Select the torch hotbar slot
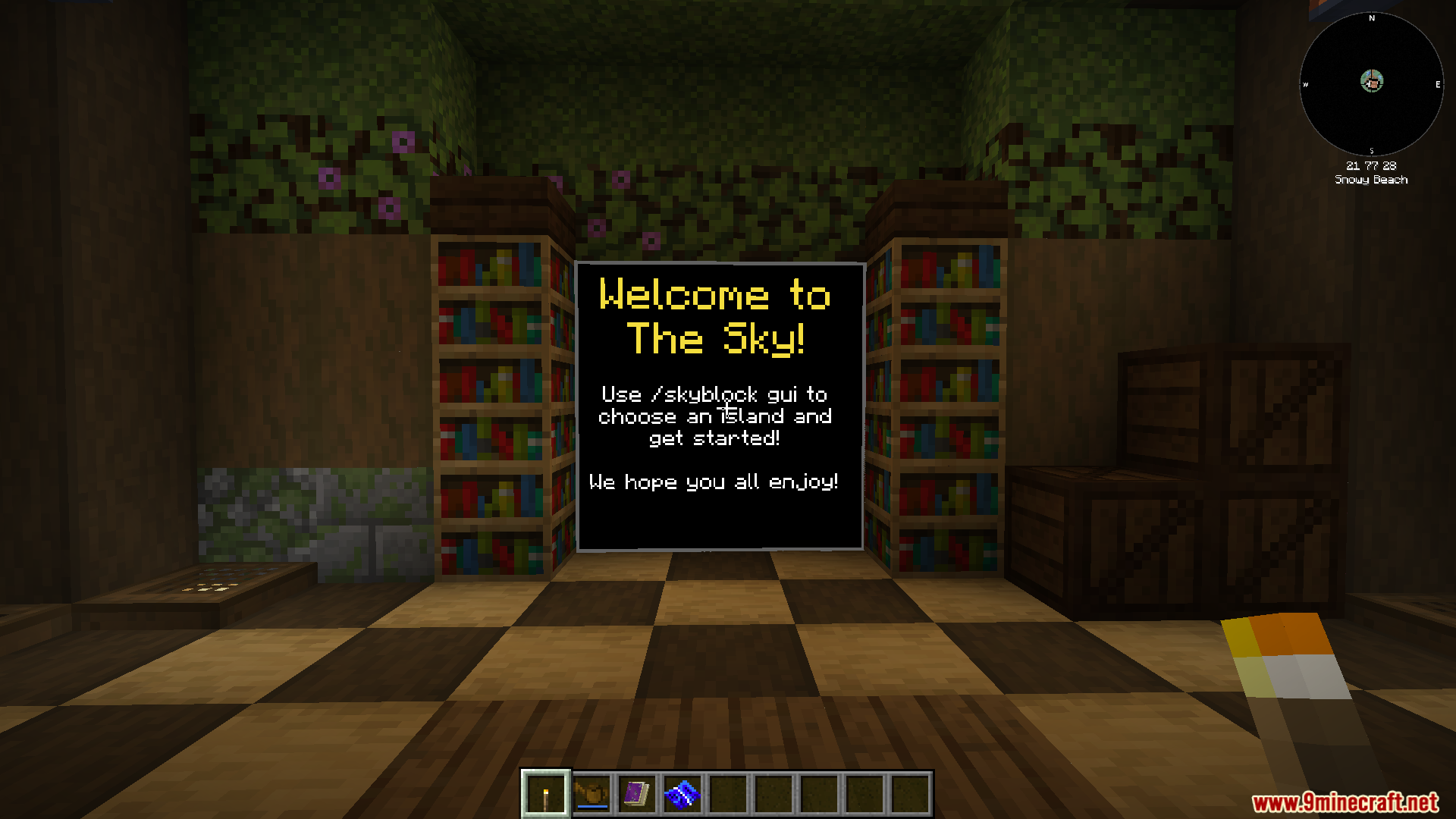The image size is (1456, 819). pyautogui.click(x=545, y=794)
